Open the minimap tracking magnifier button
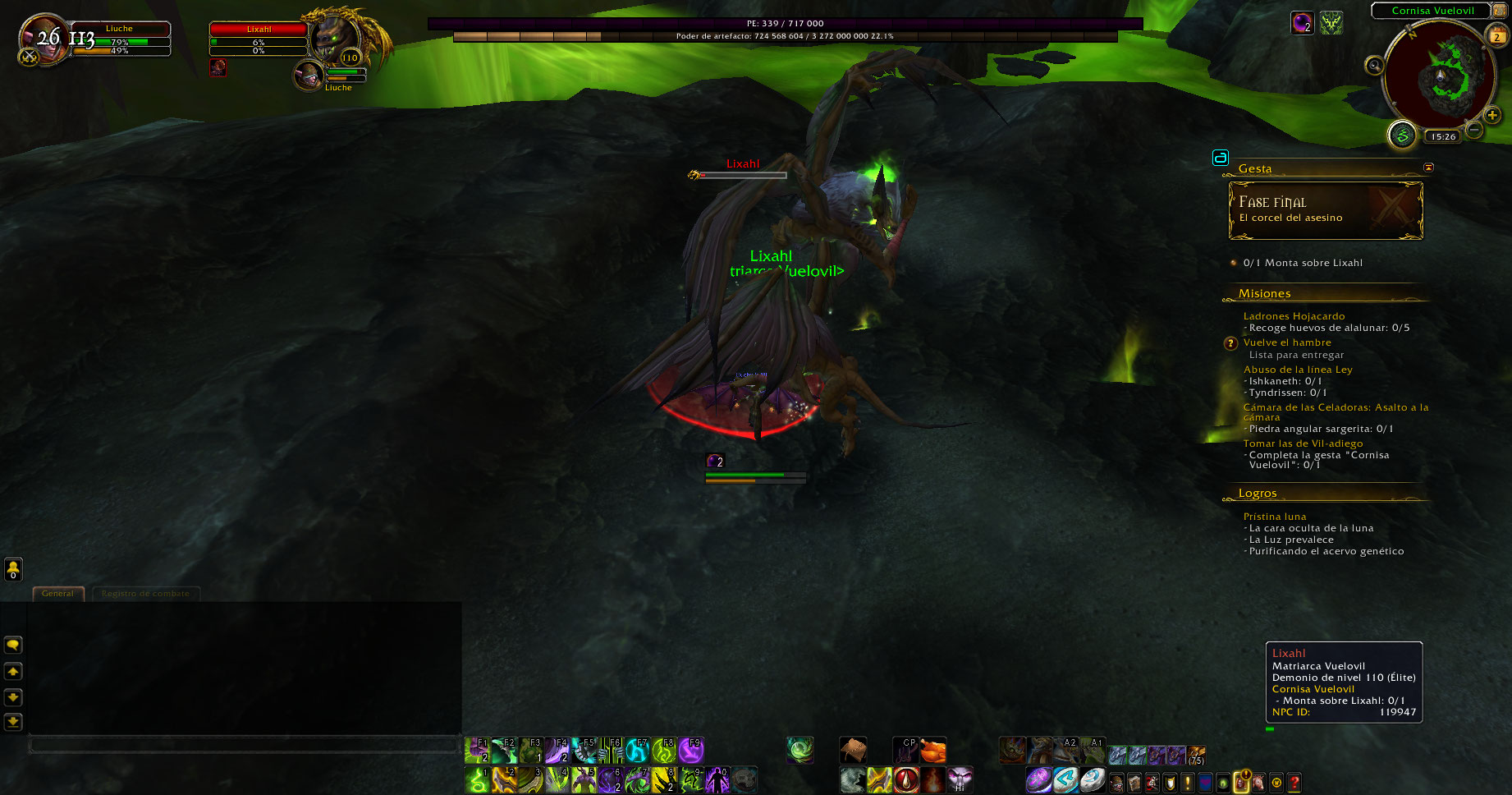Viewport: 1512px width, 795px height. pyautogui.click(x=1374, y=66)
